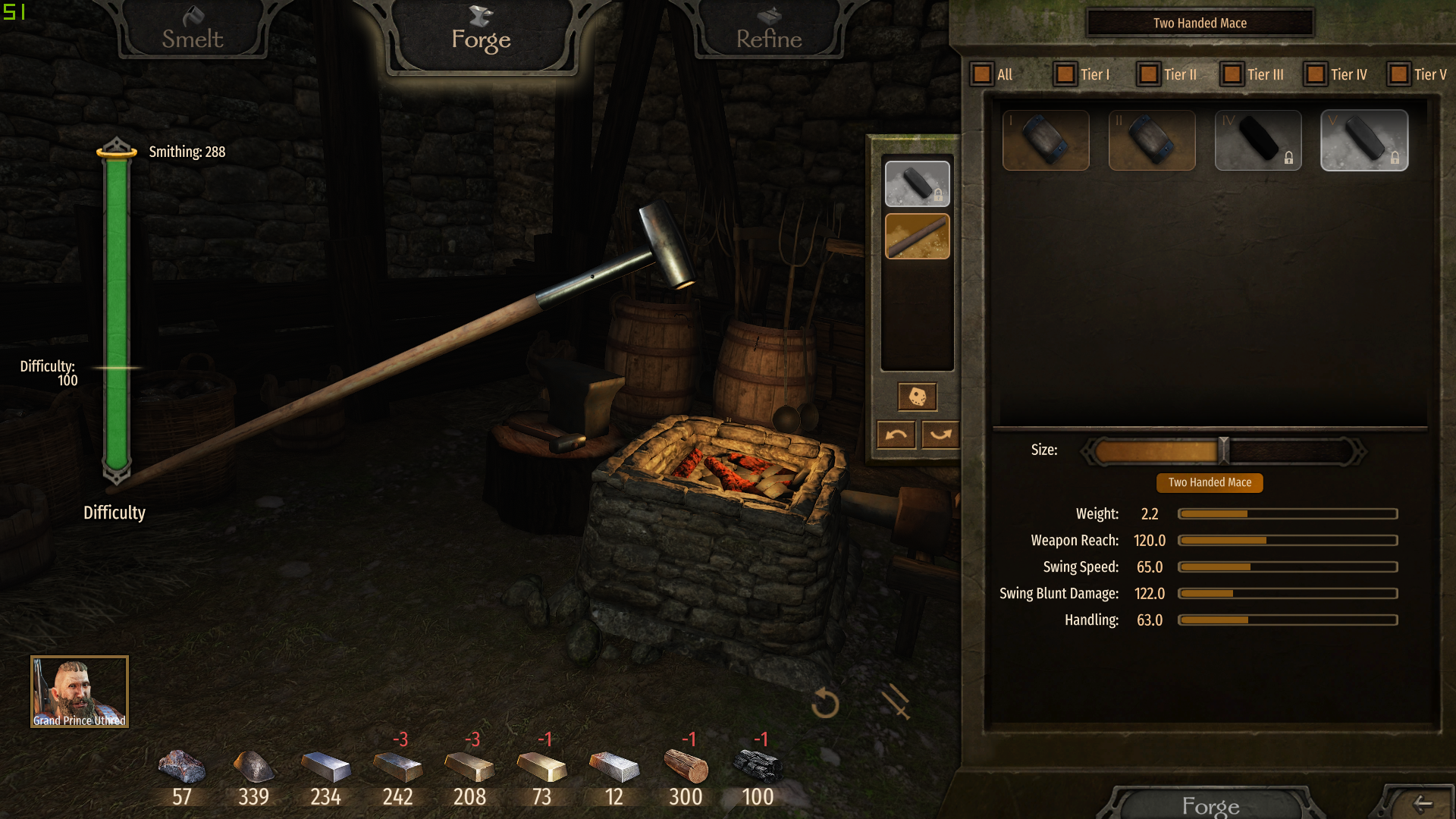This screenshot has height=819, width=1456.
Task: Select the locked tier IV mace head
Action: click(x=1258, y=140)
